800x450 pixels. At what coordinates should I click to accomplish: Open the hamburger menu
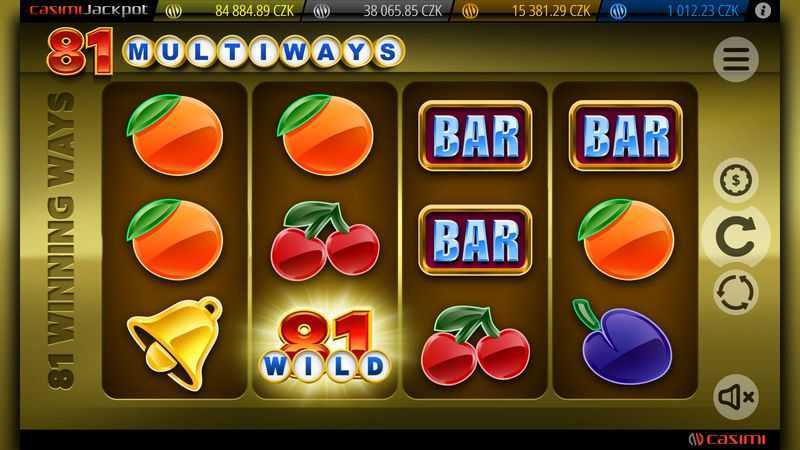point(735,60)
